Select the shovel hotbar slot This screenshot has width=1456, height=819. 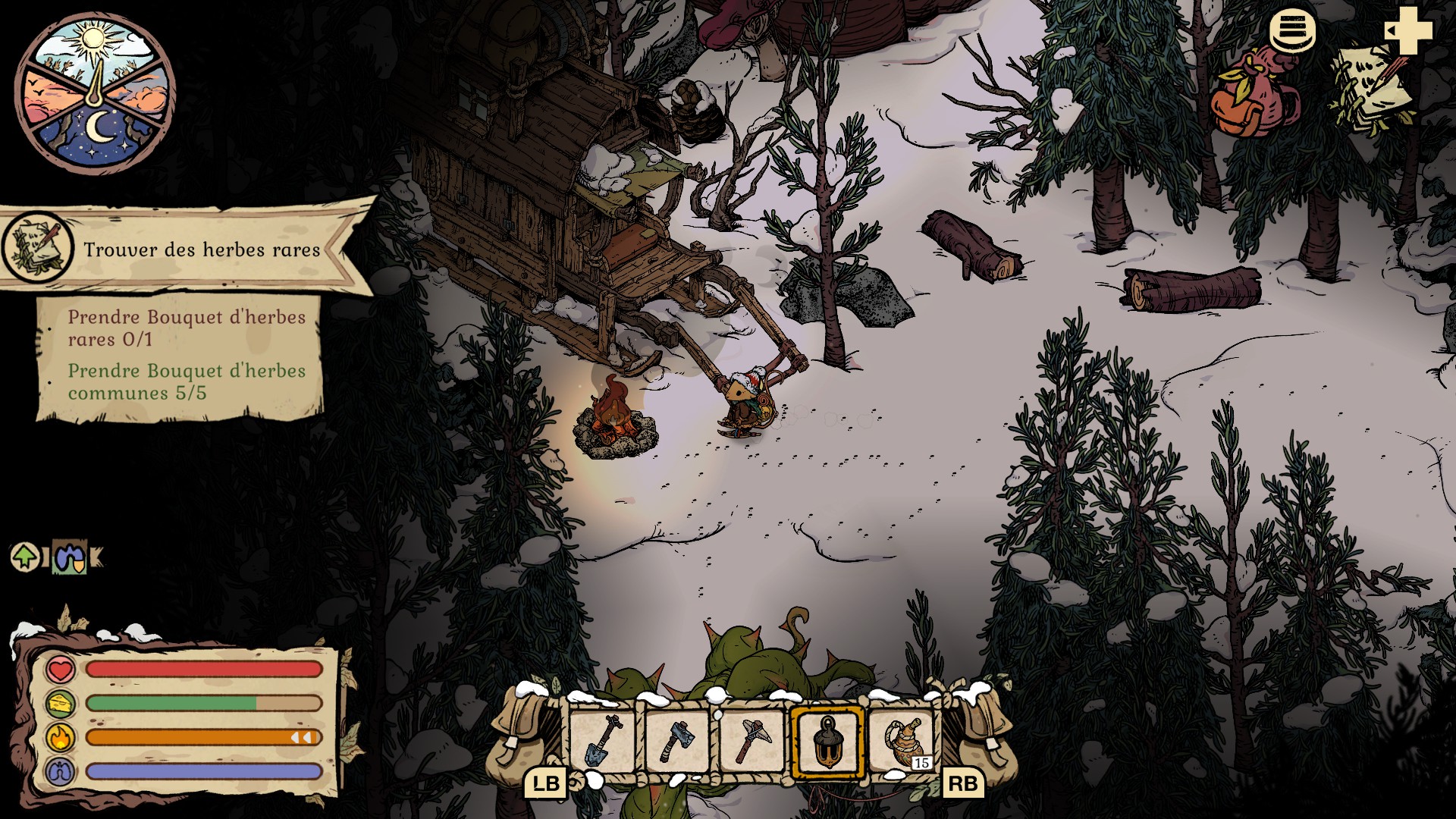click(602, 741)
